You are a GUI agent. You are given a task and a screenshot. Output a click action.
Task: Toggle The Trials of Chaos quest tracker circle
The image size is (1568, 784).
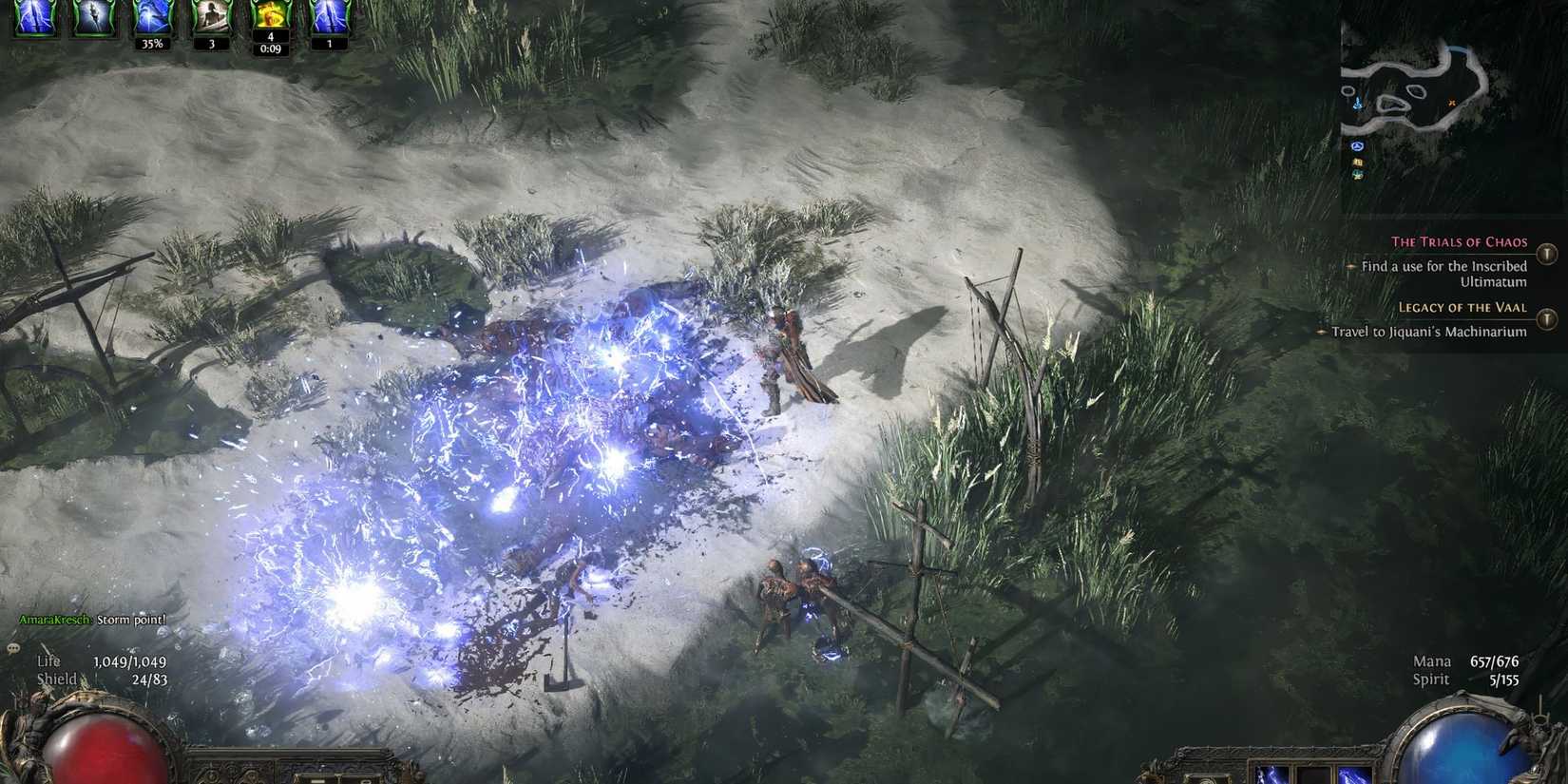(1549, 254)
